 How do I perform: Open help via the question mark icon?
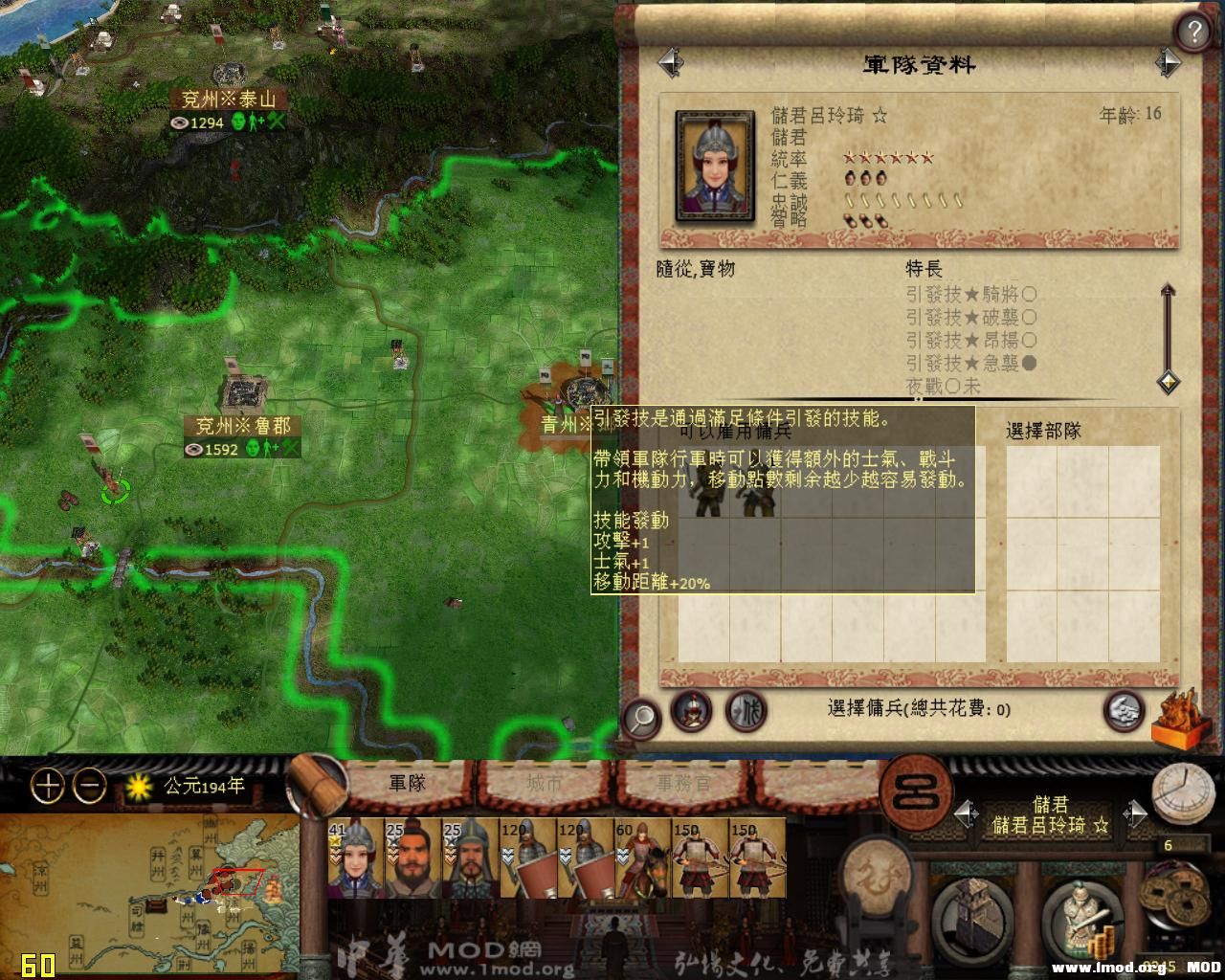pos(1192,30)
